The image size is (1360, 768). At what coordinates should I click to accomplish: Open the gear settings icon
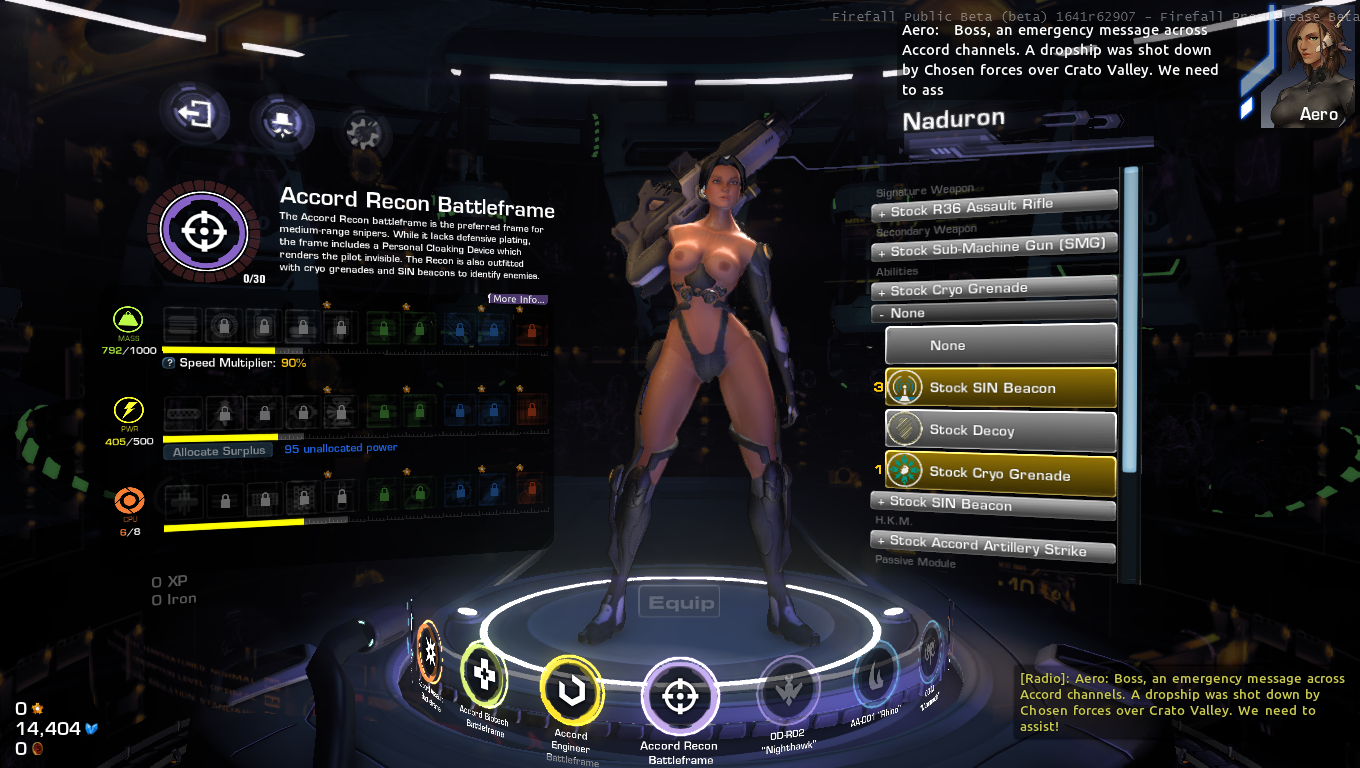[367, 132]
